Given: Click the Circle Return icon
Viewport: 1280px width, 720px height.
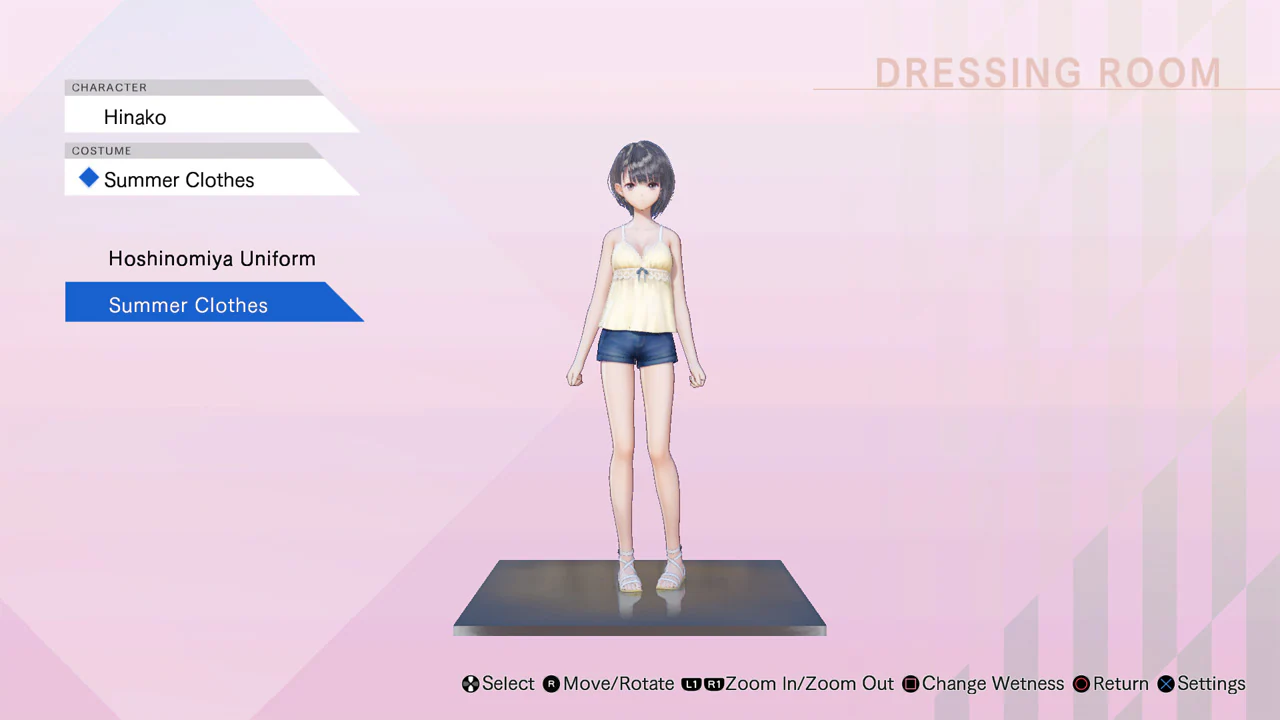Looking at the screenshot, I should [x=1081, y=684].
